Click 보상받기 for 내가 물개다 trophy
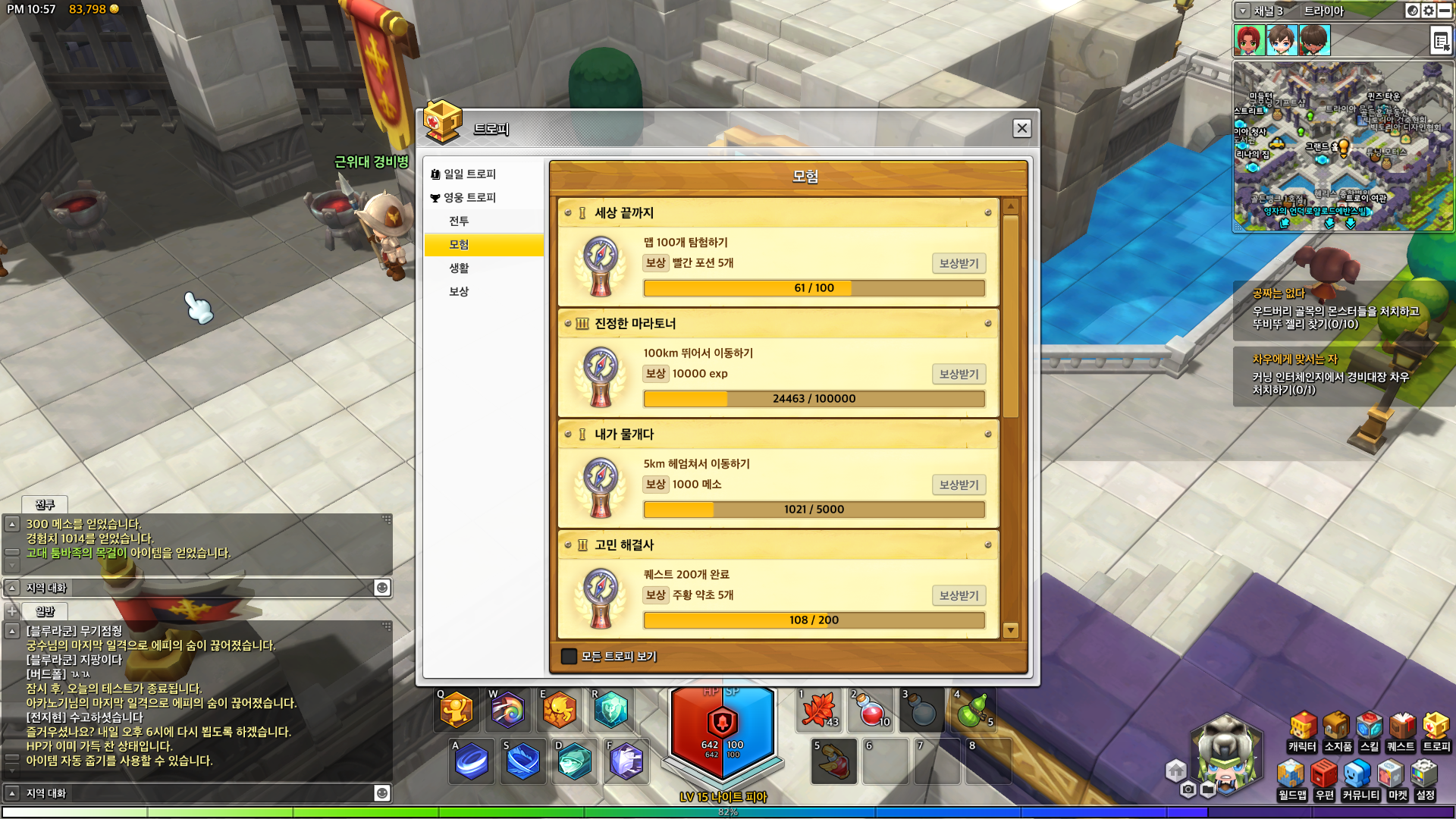The height and width of the screenshot is (819, 1456). tap(959, 485)
